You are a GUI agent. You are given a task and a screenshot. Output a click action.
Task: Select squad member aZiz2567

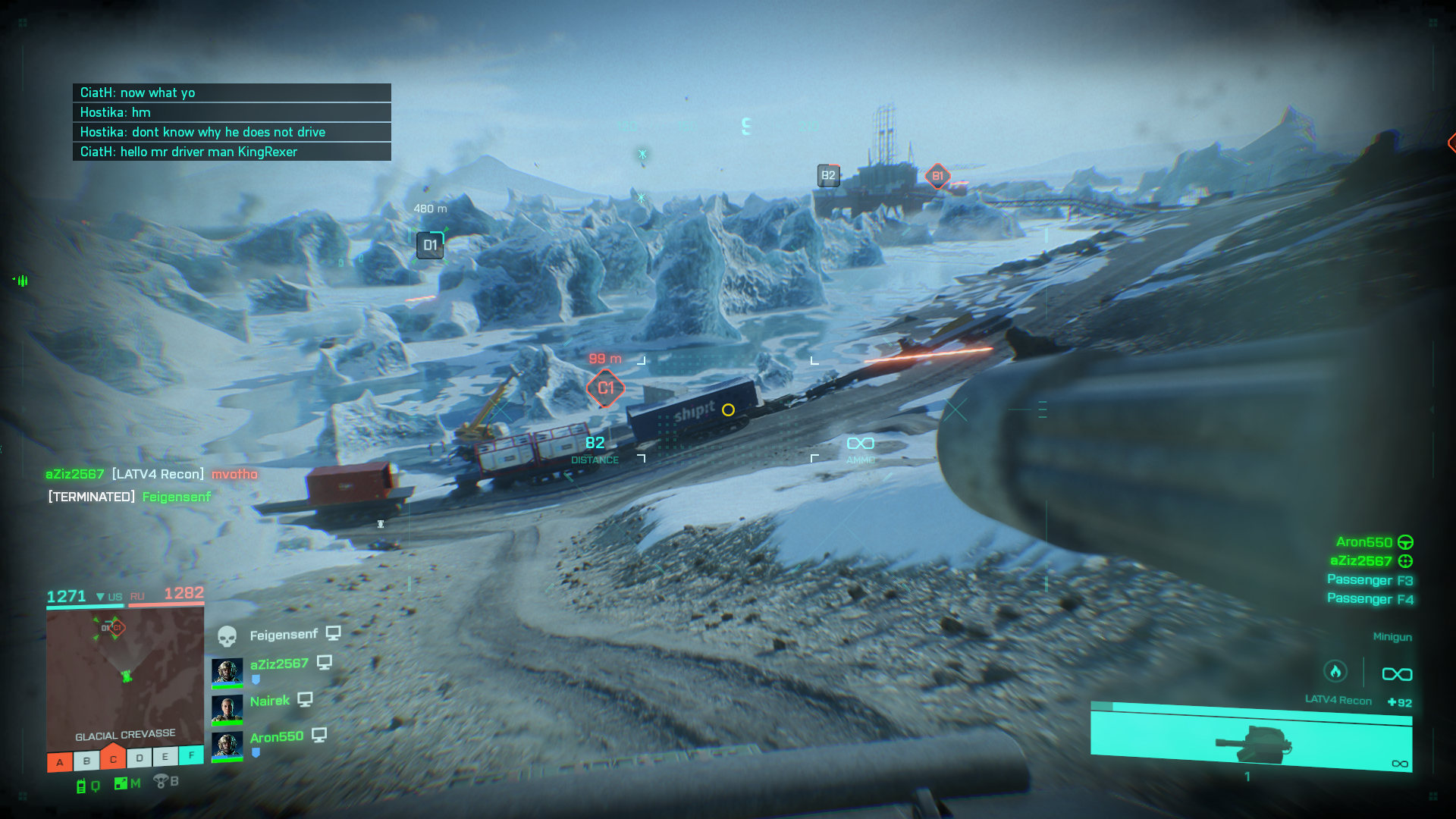pos(279,664)
